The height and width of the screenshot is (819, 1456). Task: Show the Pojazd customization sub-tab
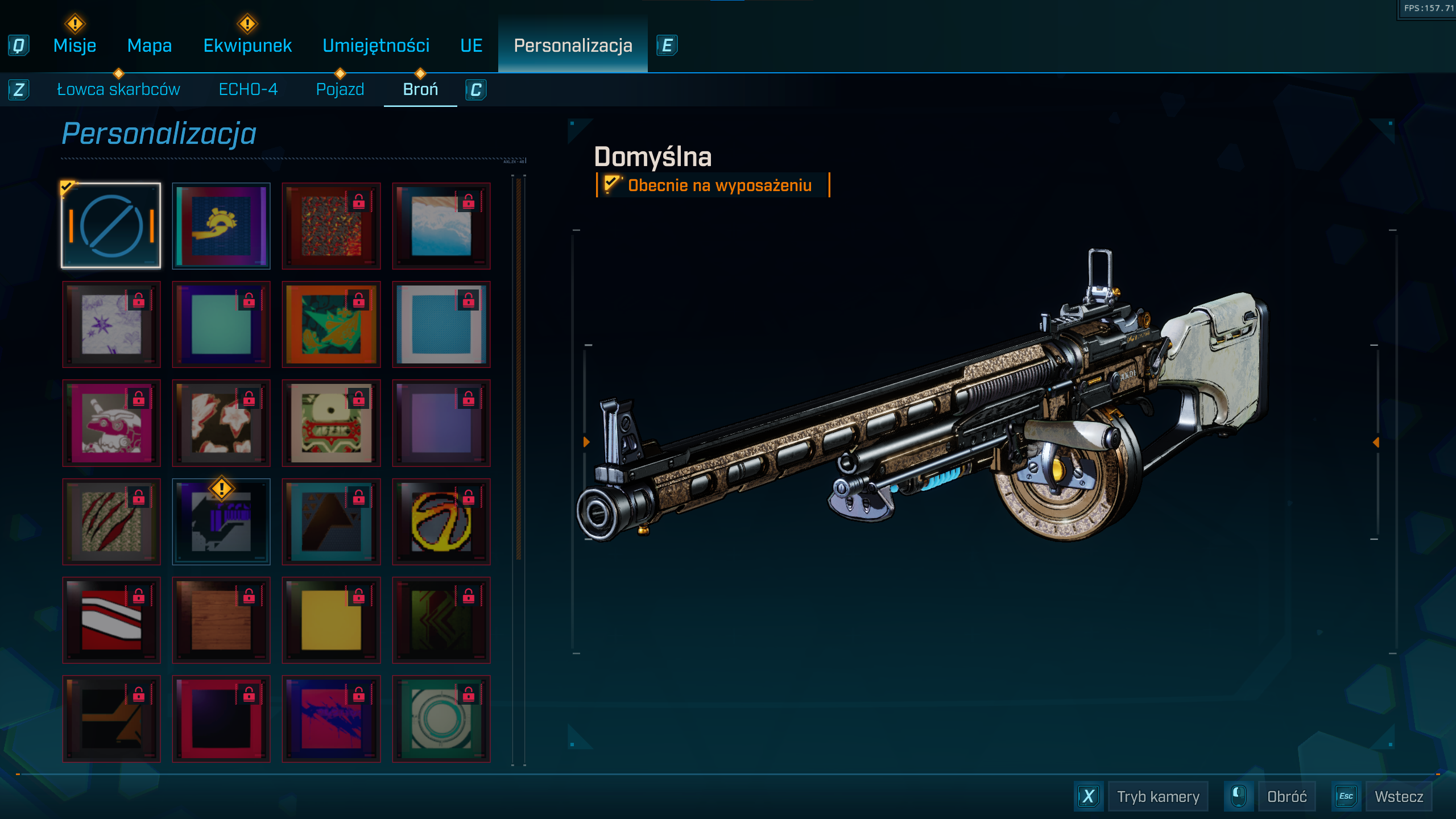tap(340, 89)
